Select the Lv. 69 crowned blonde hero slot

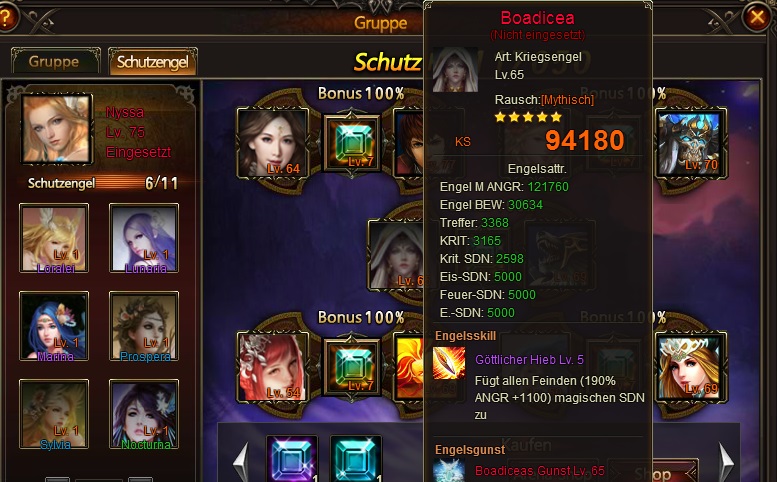point(690,365)
